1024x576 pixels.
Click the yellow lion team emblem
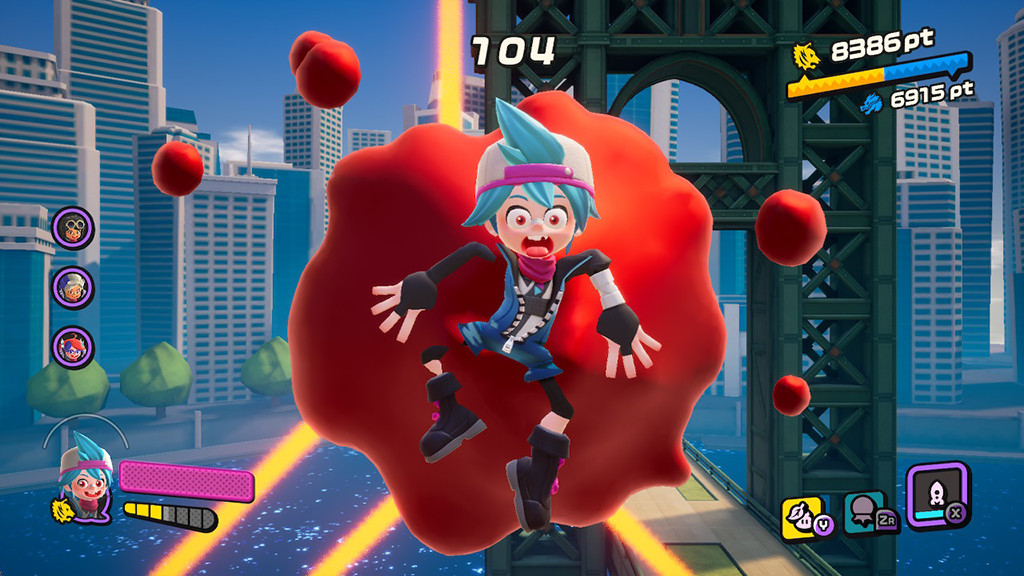pos(806,56)
